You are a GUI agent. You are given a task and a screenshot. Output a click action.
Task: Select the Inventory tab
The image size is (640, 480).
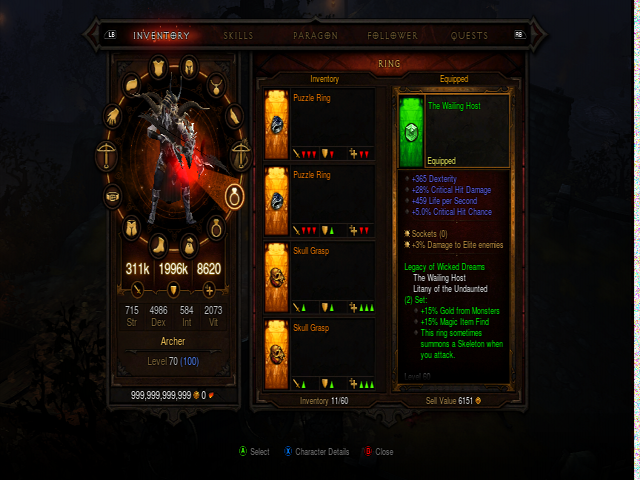162,35
